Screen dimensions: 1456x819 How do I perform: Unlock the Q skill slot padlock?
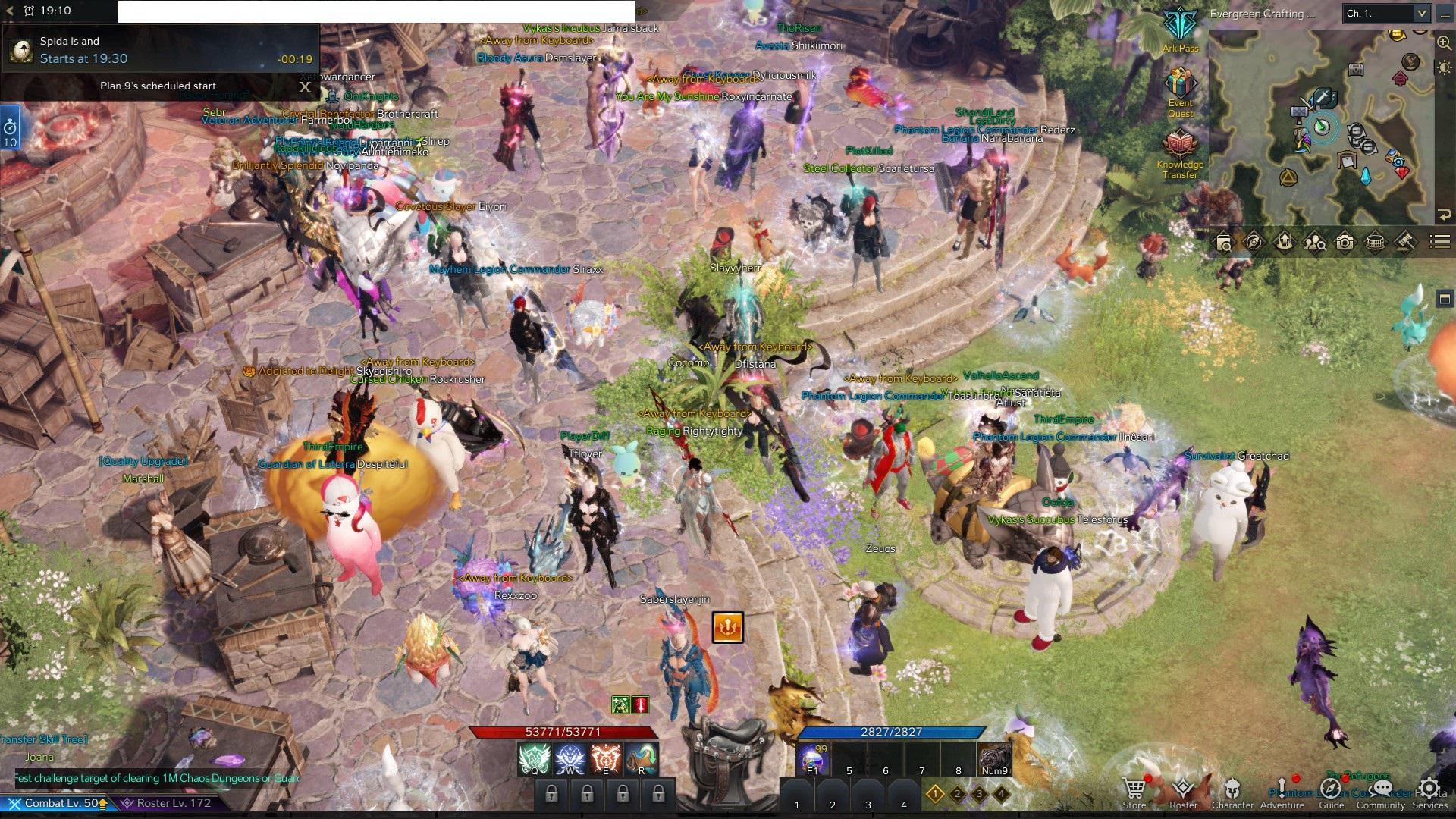pos(552,793)
